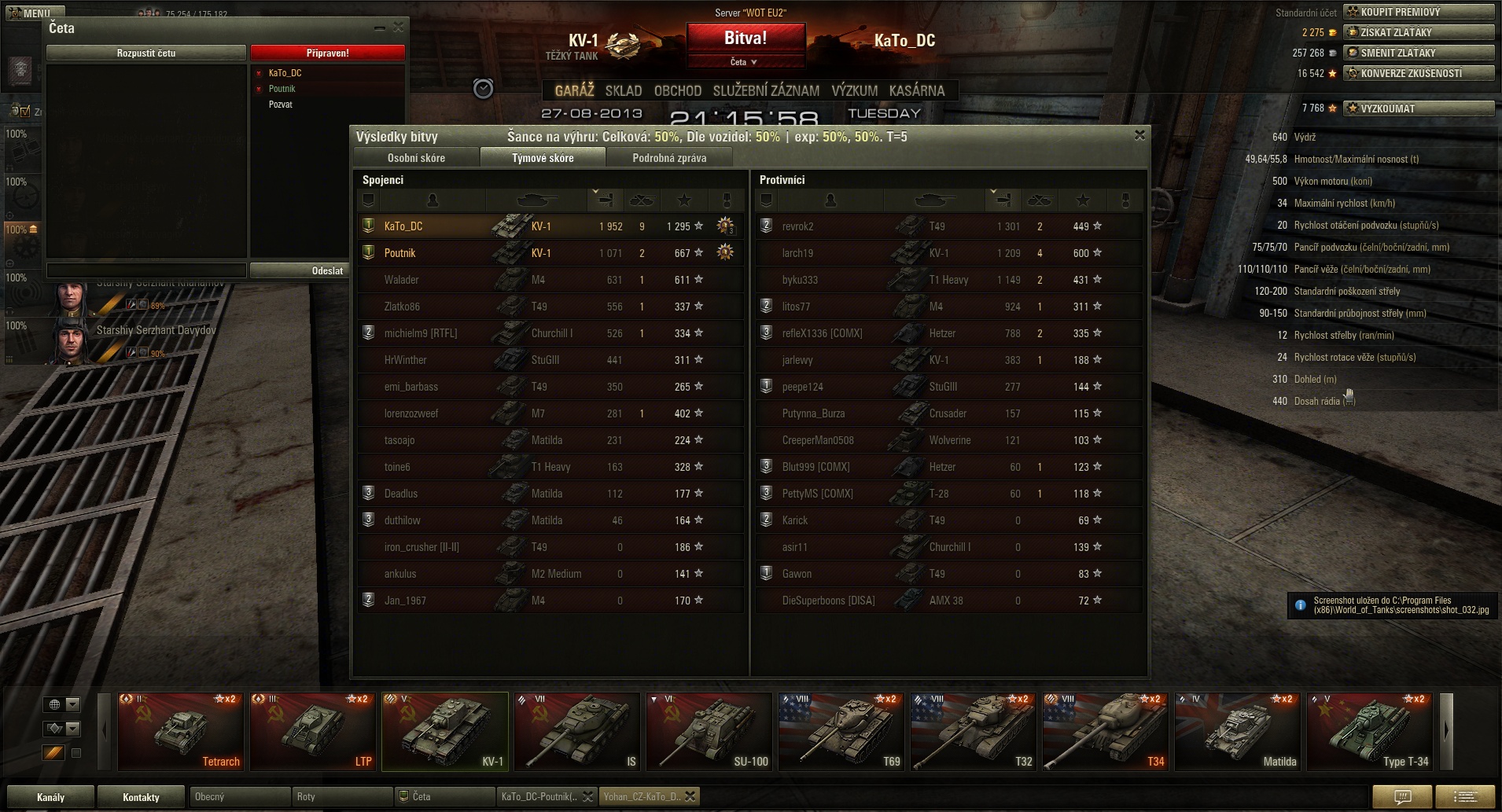Click the Konverze zkušeností button
The width and height of the screenshot is (1502, 812).
(1418, 73)
